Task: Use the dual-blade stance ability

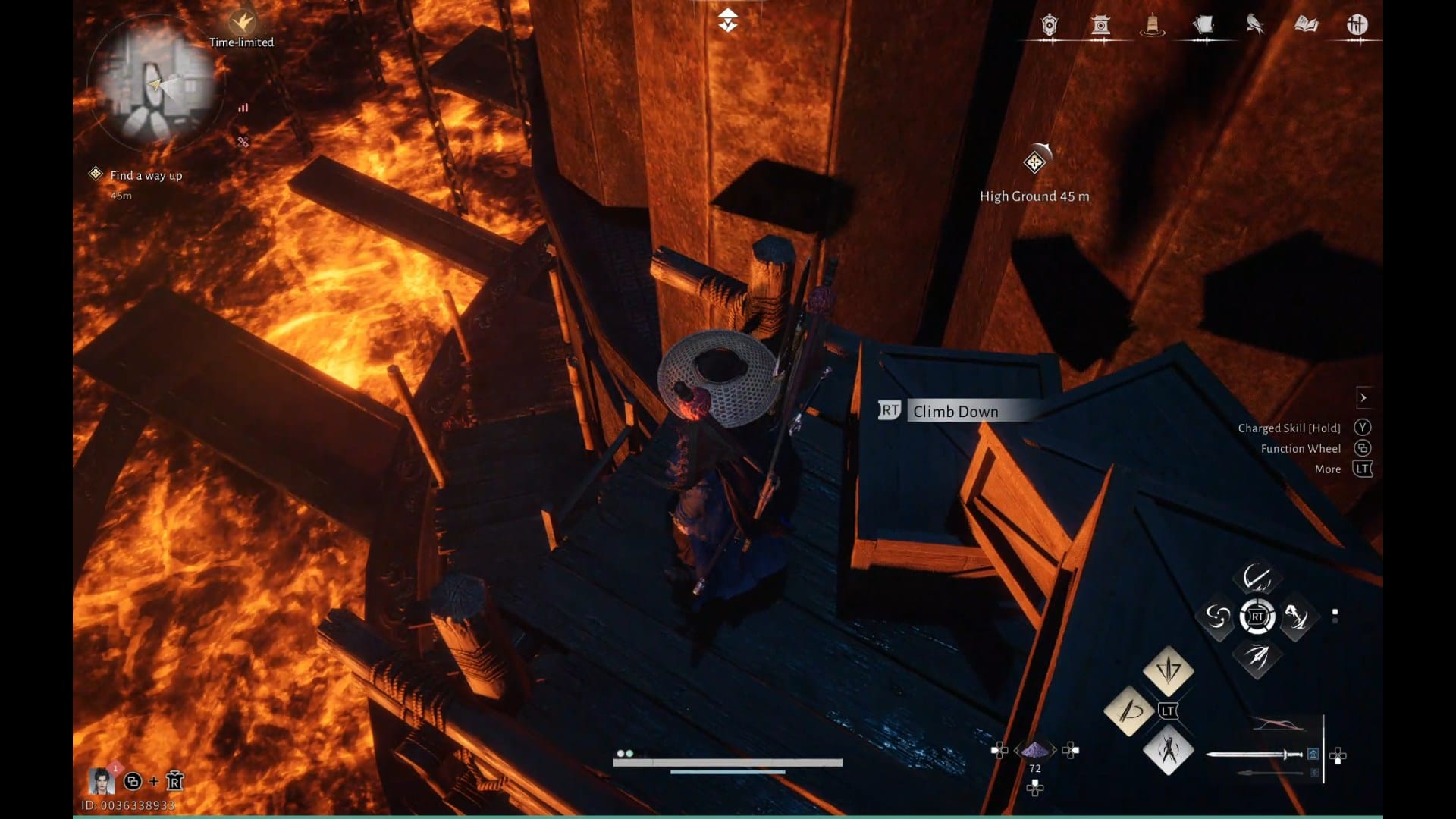Action: (1168, 750)
